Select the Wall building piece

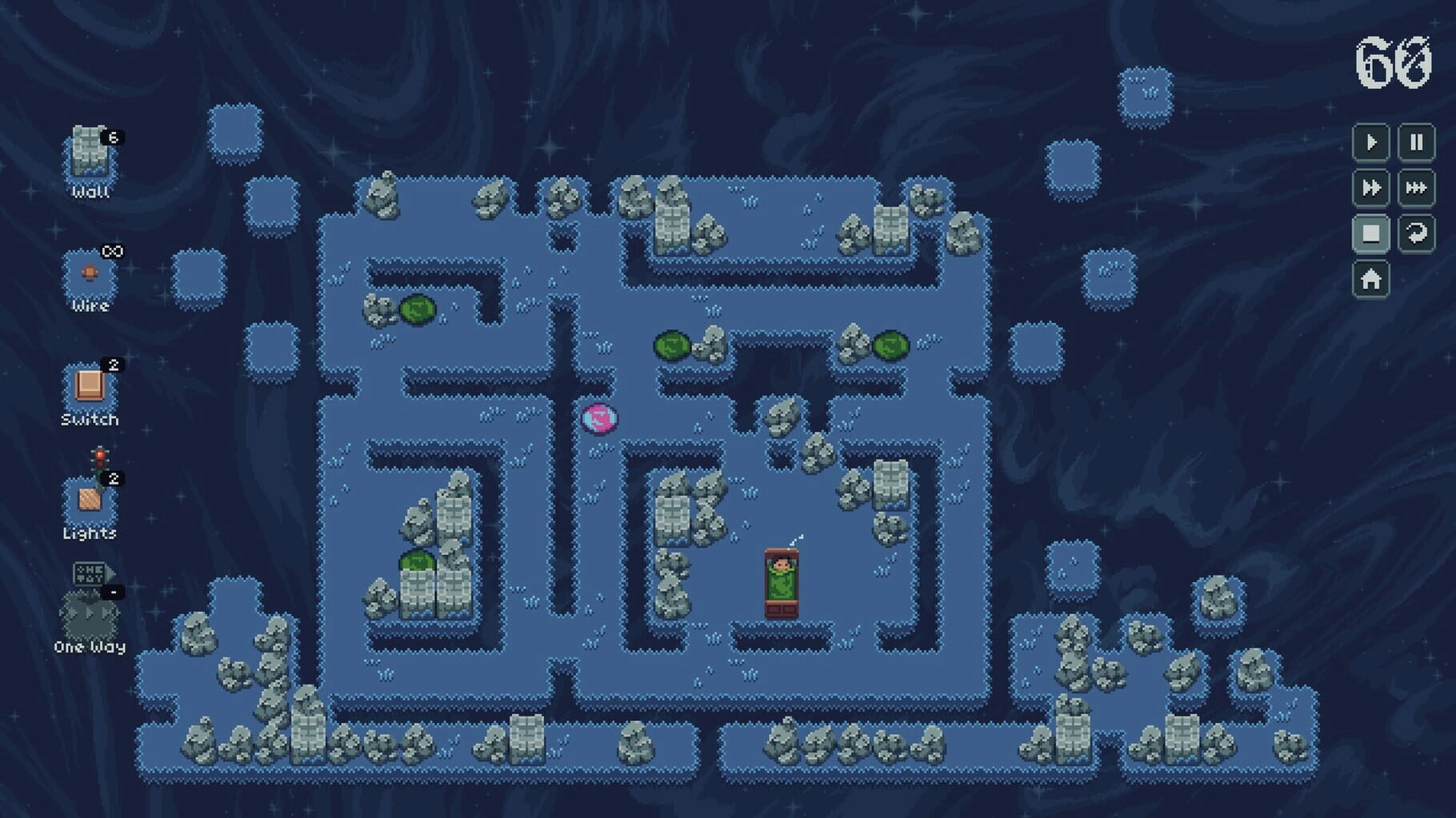click(x=90, y=154)
